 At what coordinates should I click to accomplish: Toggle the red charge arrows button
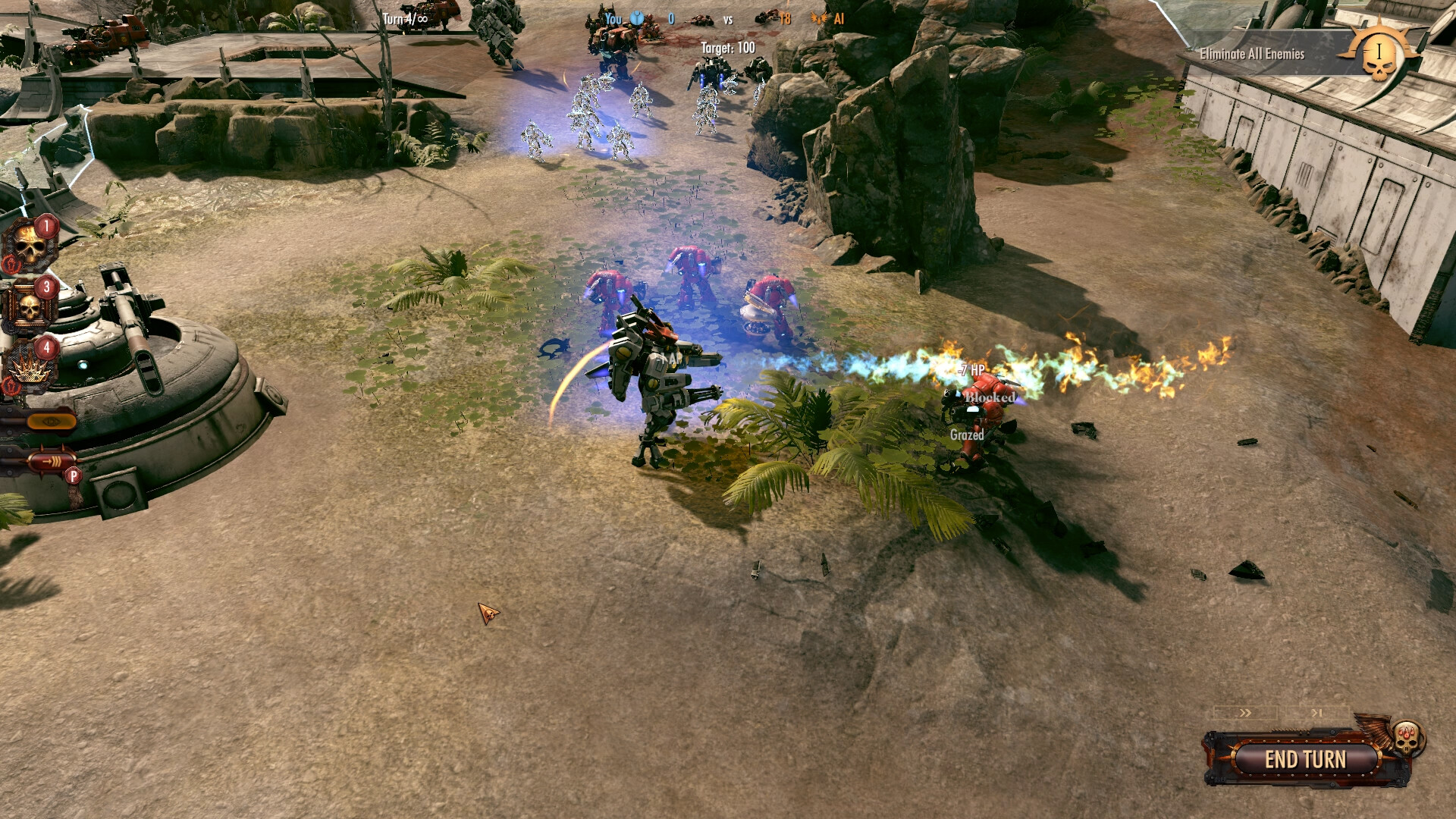click(52, 460)
